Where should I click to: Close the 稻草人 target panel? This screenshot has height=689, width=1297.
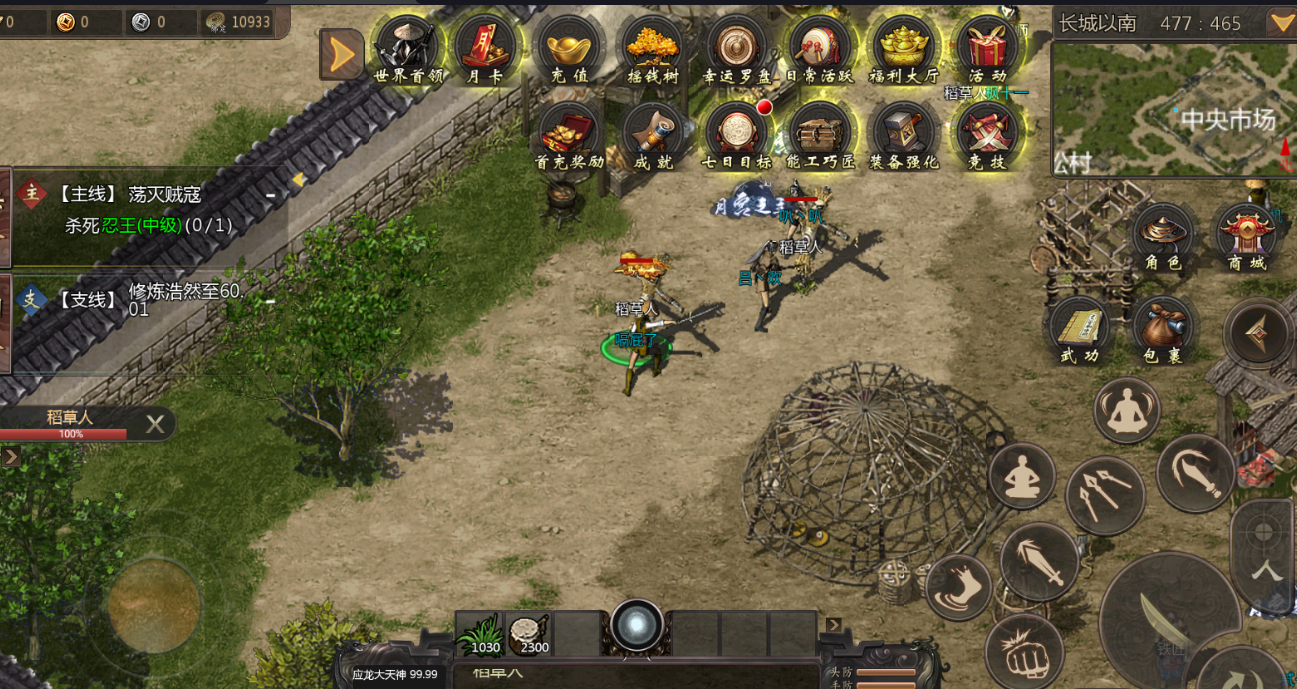[155, 424]
